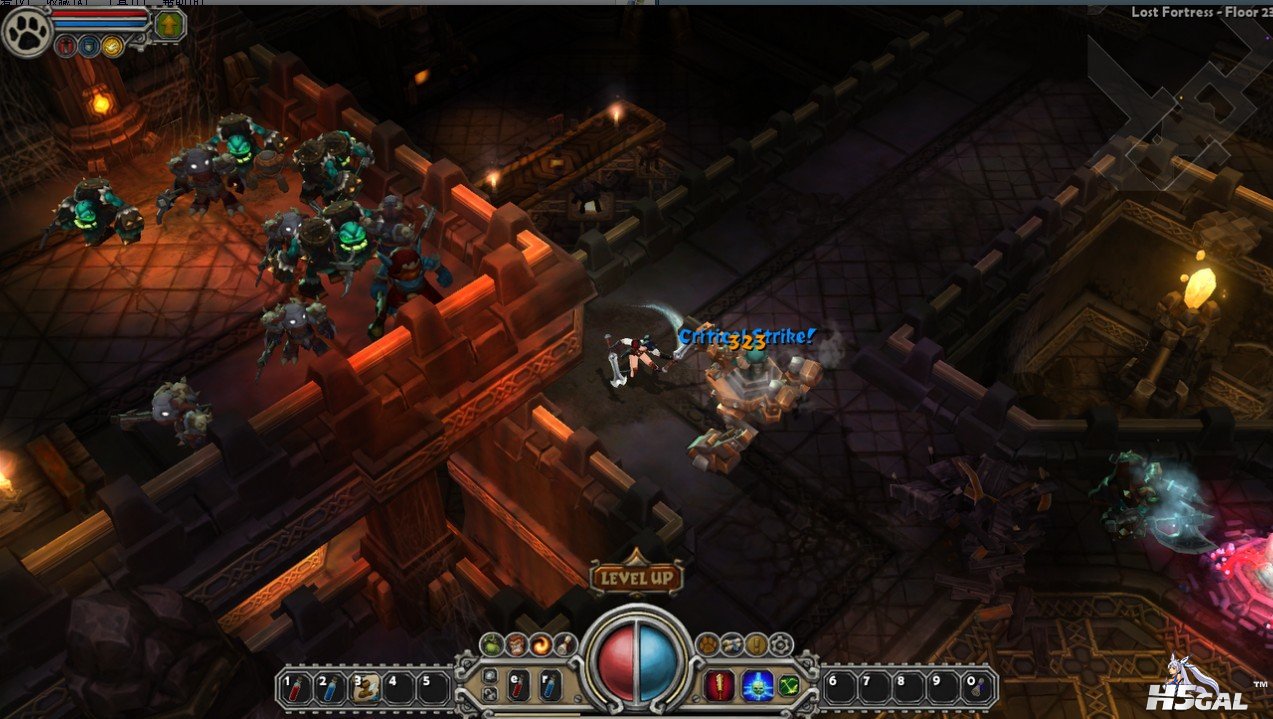Open the character face portrait icon

point(516,645)
